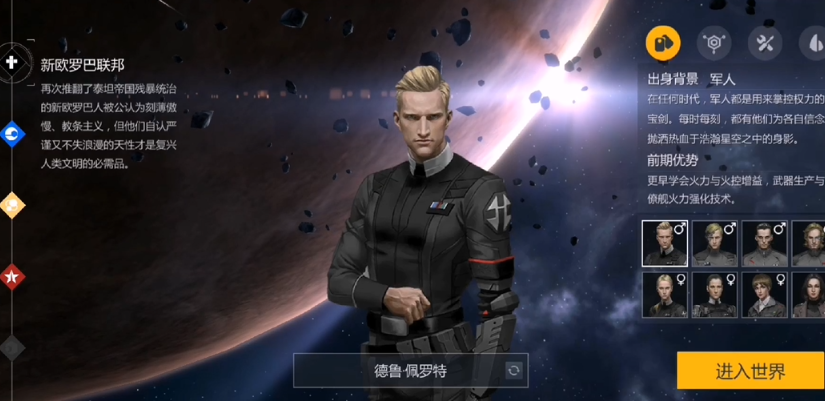The width and height of the screenshot is (825, 401).
Task: Click the 进入世界 enter world button
Action: click(x=750, y=371)
